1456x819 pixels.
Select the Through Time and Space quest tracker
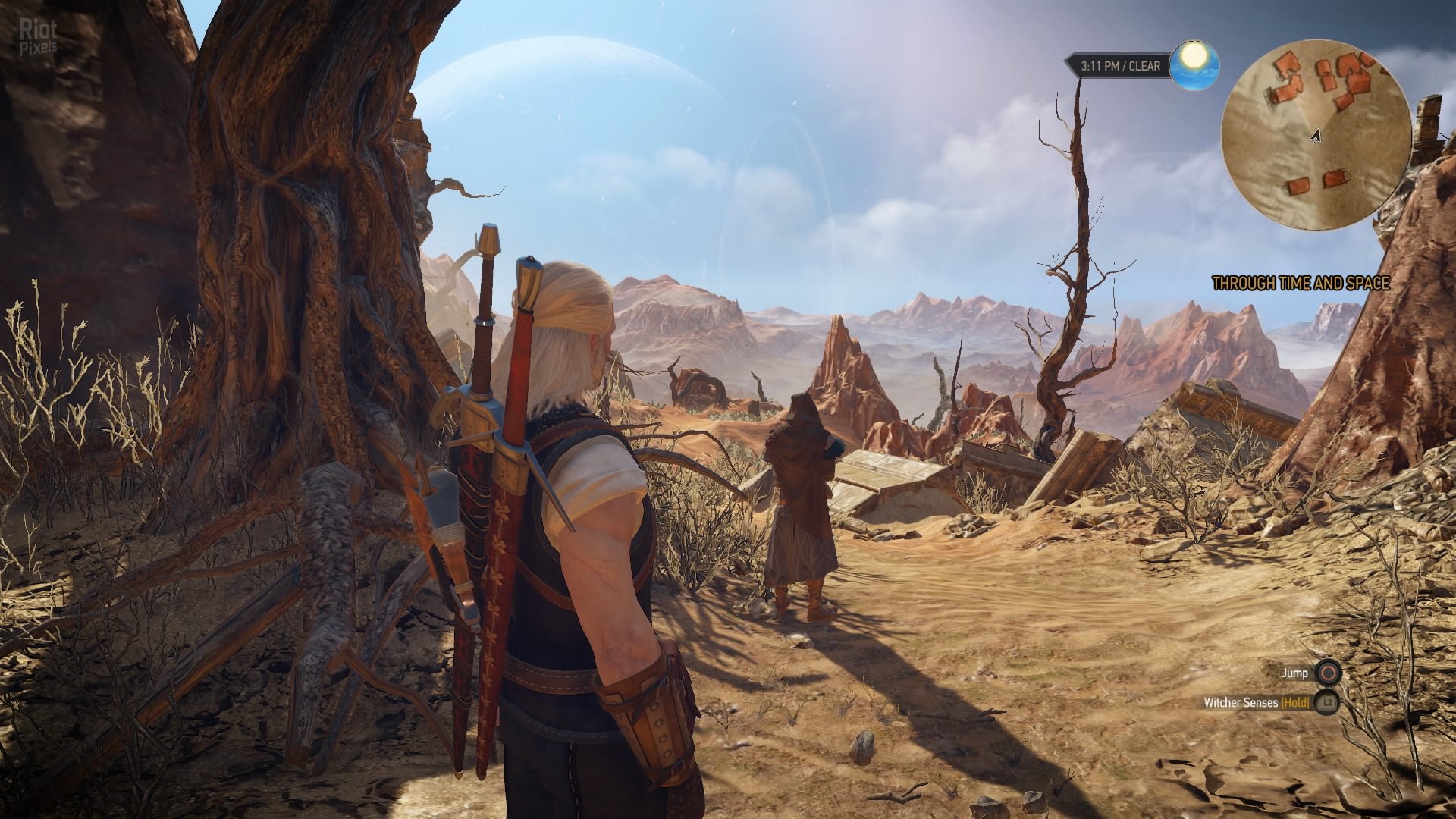click(1301, 284)
